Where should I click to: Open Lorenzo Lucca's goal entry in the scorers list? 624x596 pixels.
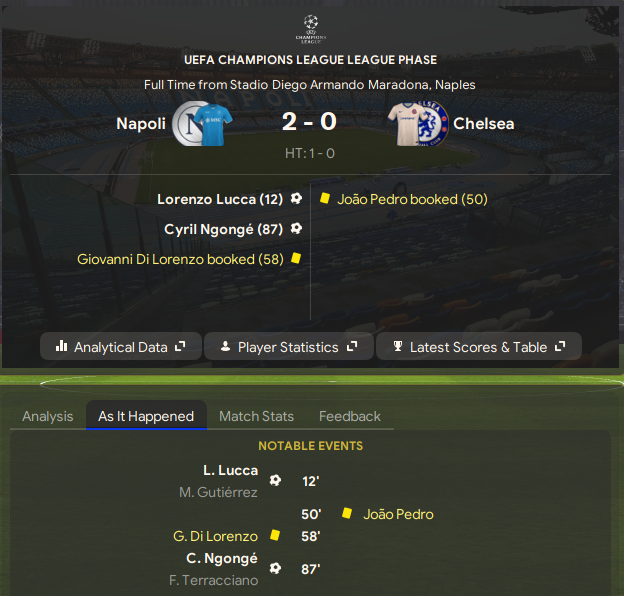pyautogui.click(x=220, y=199)
